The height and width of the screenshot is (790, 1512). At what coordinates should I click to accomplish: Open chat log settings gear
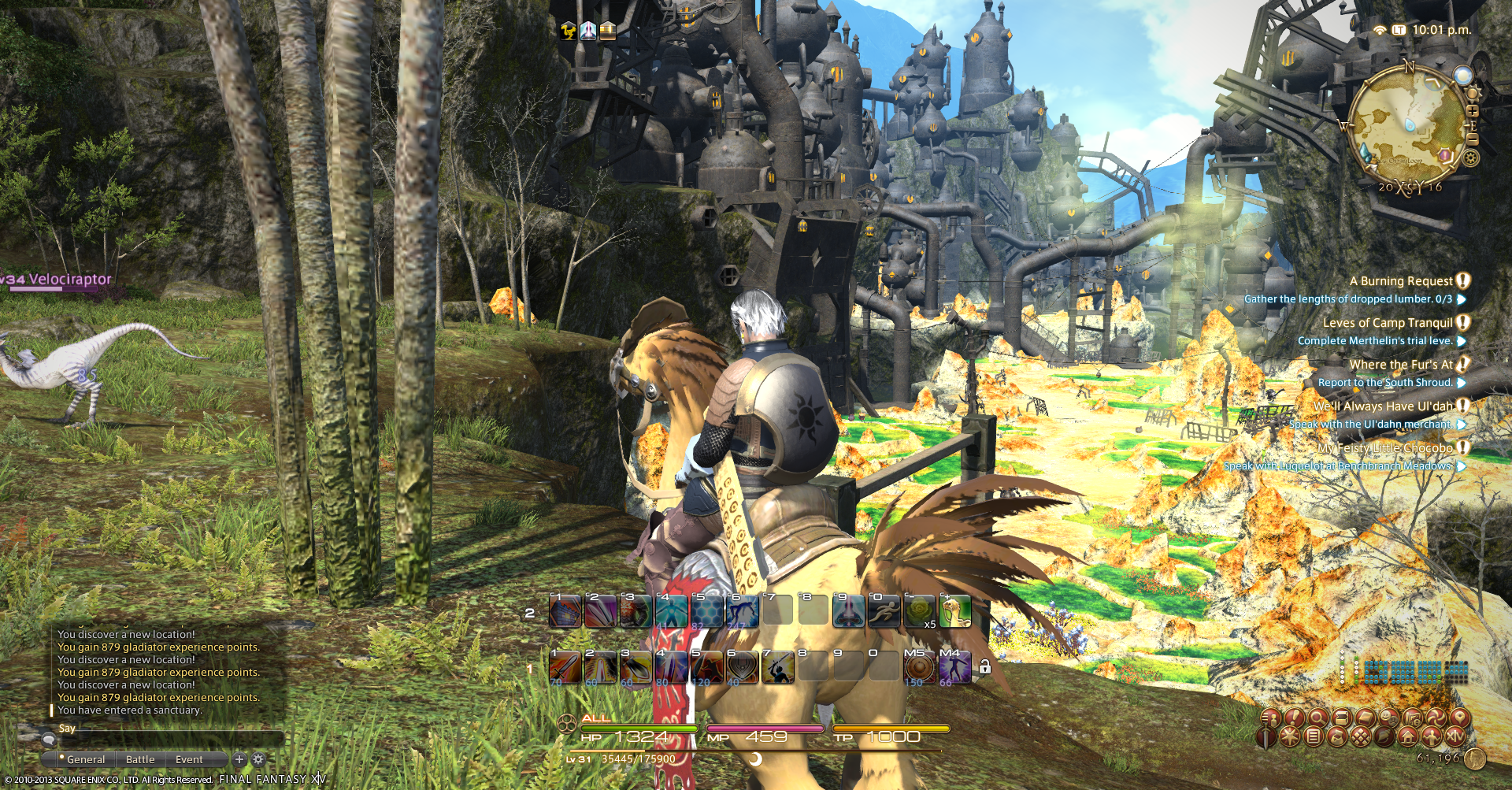tap(258, 759)
